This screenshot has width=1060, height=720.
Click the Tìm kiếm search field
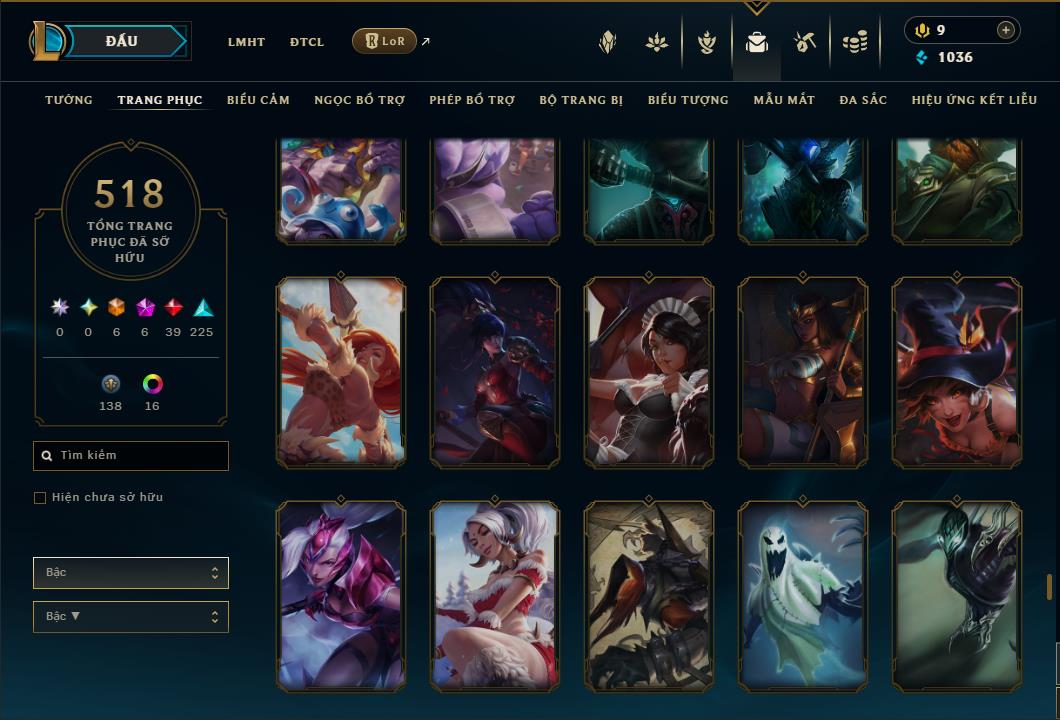coord(131,456)
